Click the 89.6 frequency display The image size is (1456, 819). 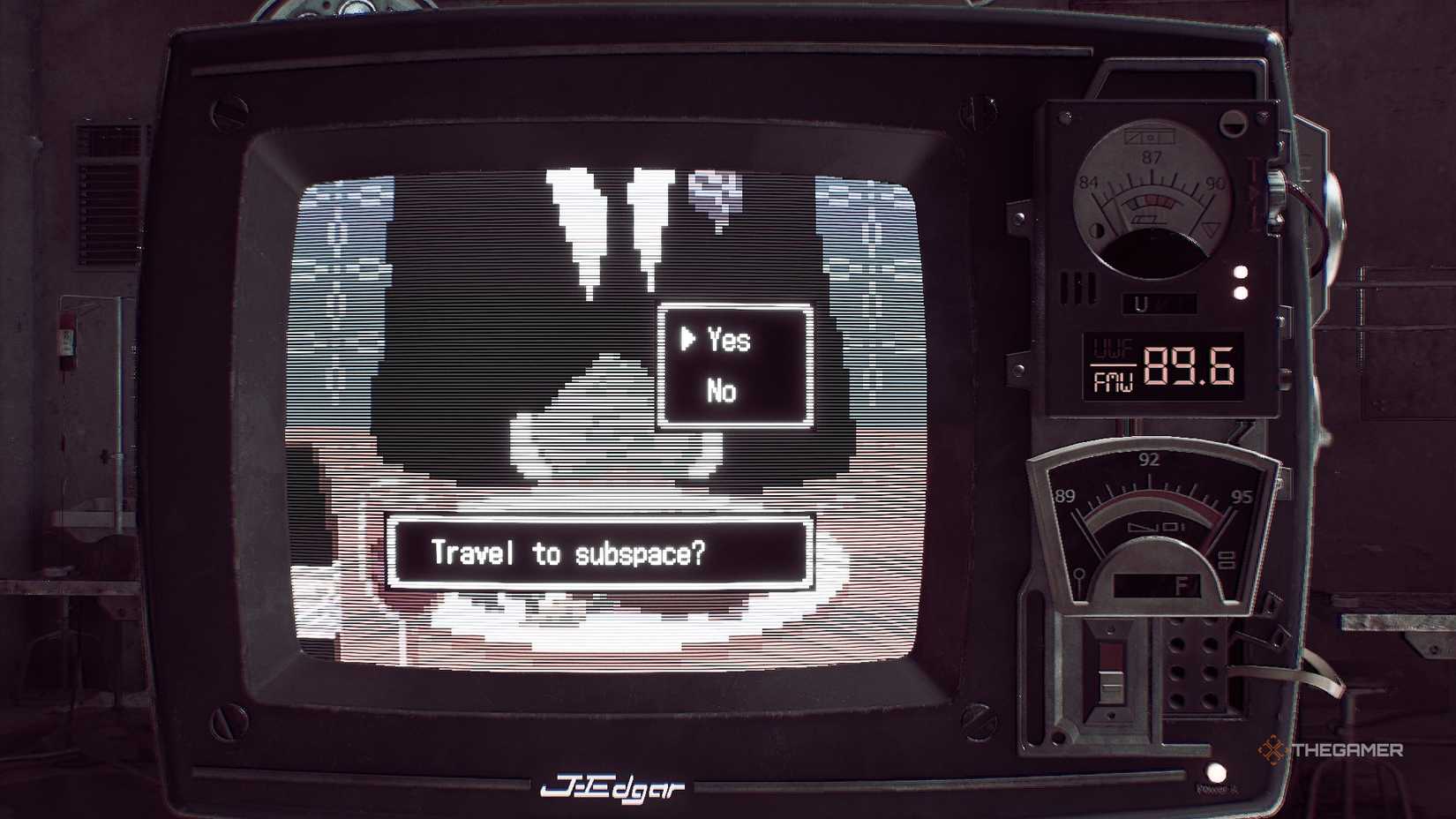click(1188, 366)
